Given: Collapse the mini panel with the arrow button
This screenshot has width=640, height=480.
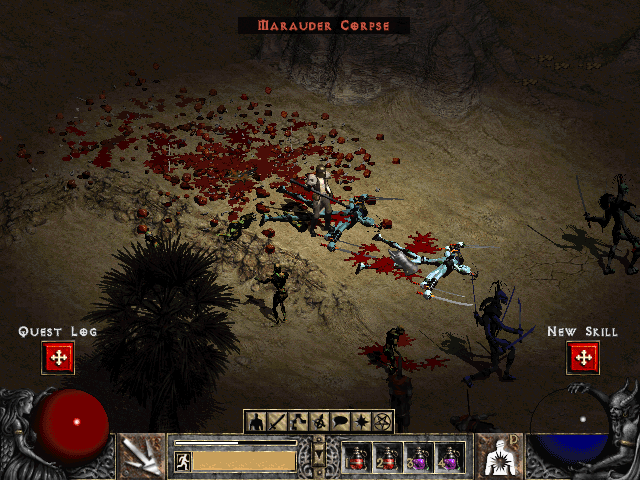Looking at the screenshot, I should [x=319, y=457].
